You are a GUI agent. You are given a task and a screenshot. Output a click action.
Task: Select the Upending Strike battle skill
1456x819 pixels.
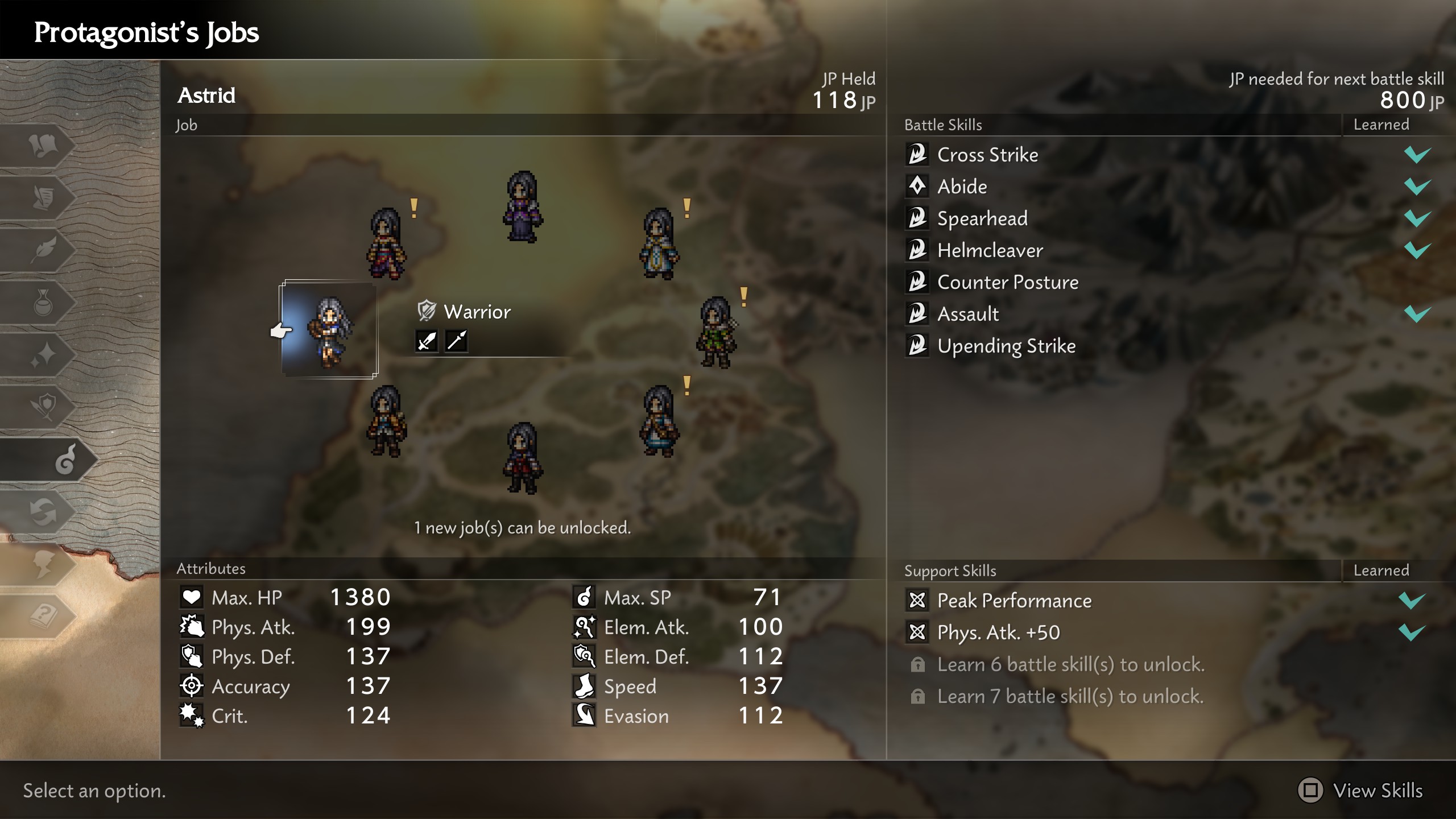1007,345
